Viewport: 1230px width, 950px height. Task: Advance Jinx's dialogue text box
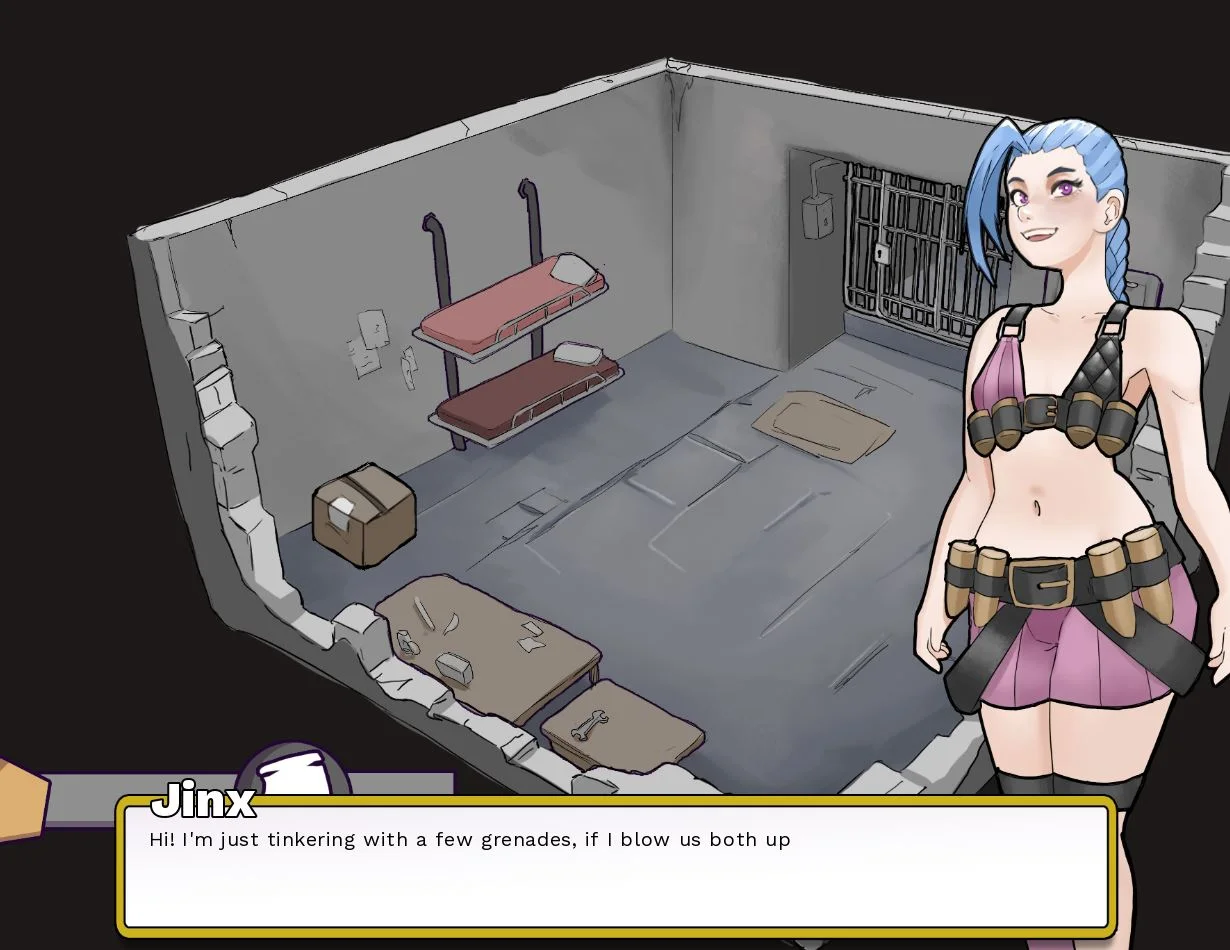614,866
